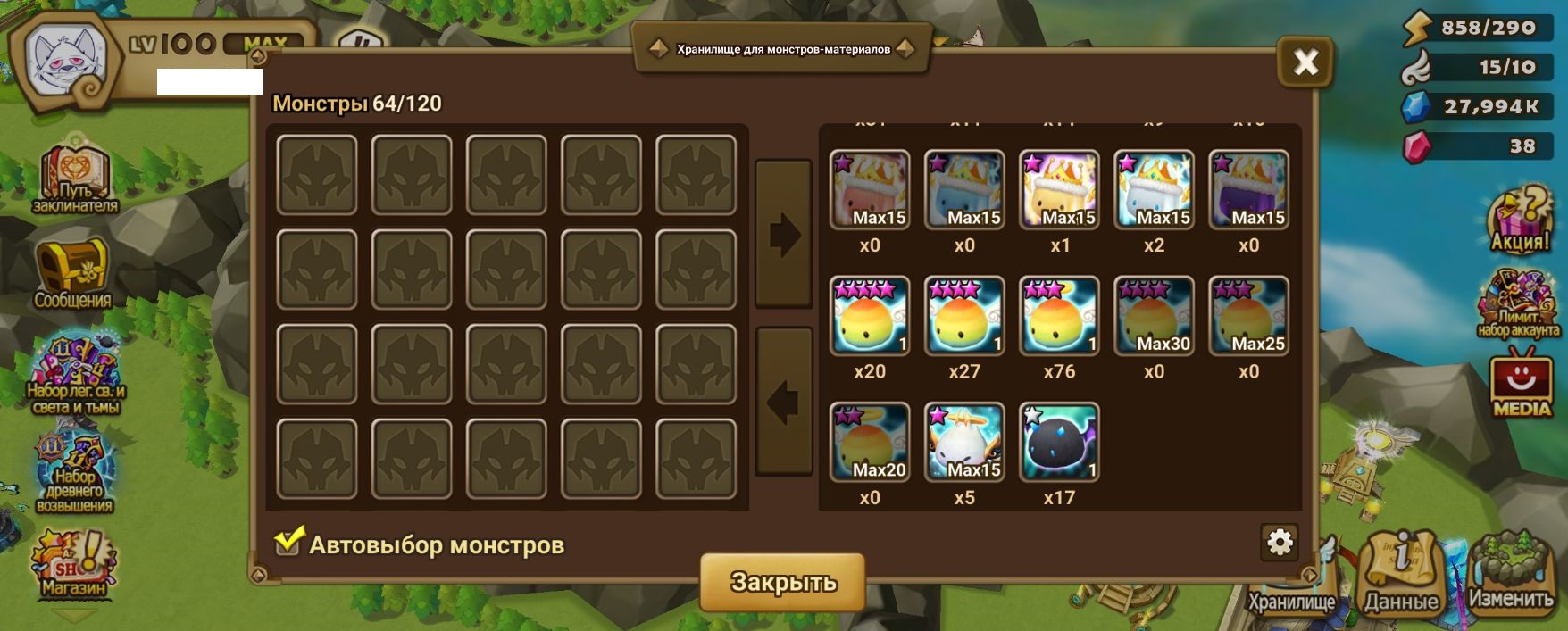Select the rainbowmon stack with x27
The height and width of the screenshot is (631, 1568).
[x=964, y=316]
